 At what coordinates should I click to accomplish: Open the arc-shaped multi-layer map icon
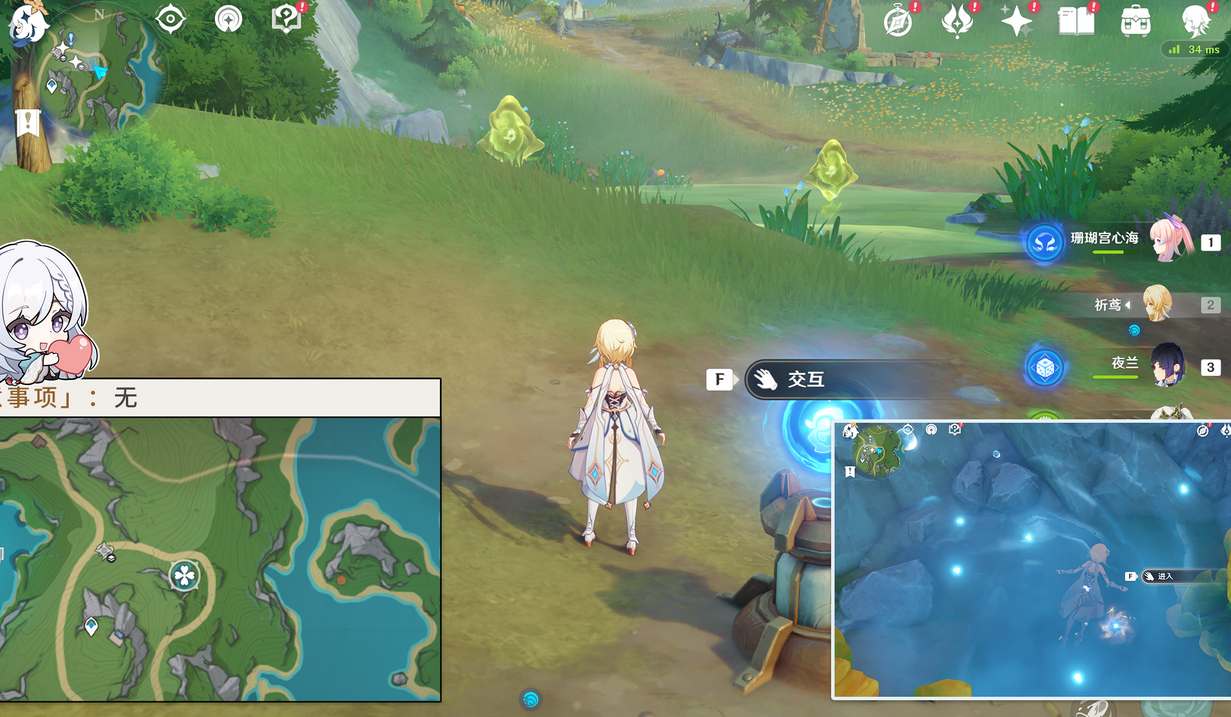[x=229, y=18]
